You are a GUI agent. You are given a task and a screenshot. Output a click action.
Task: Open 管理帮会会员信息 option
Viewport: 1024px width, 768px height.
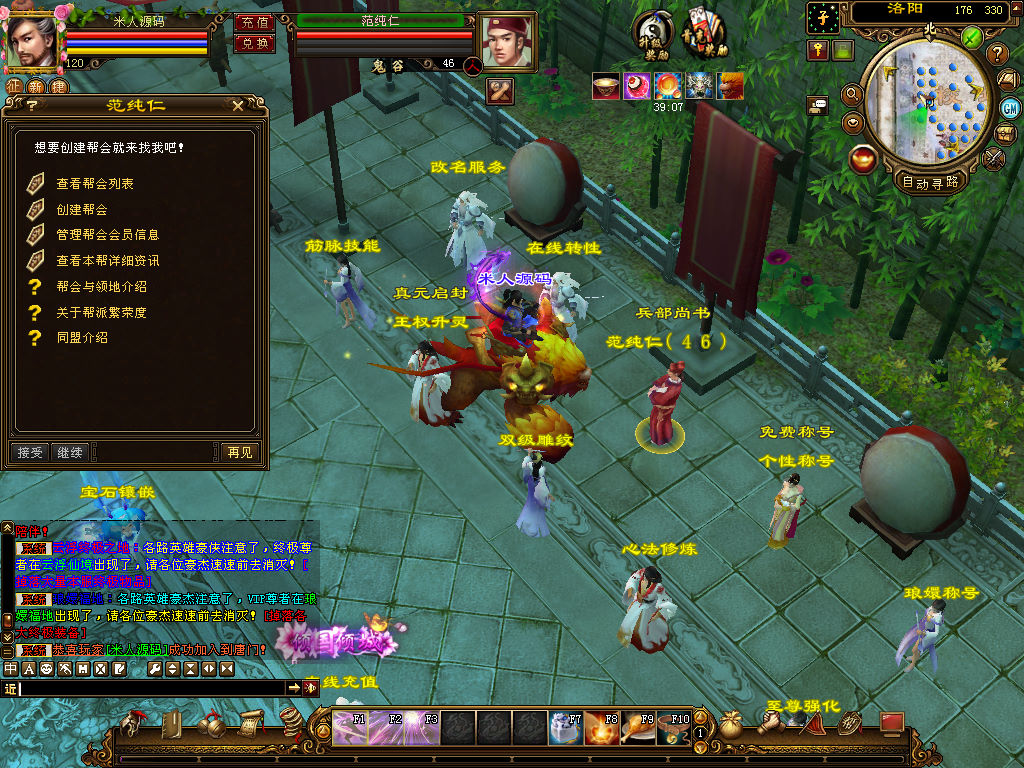tap(107, 235)
